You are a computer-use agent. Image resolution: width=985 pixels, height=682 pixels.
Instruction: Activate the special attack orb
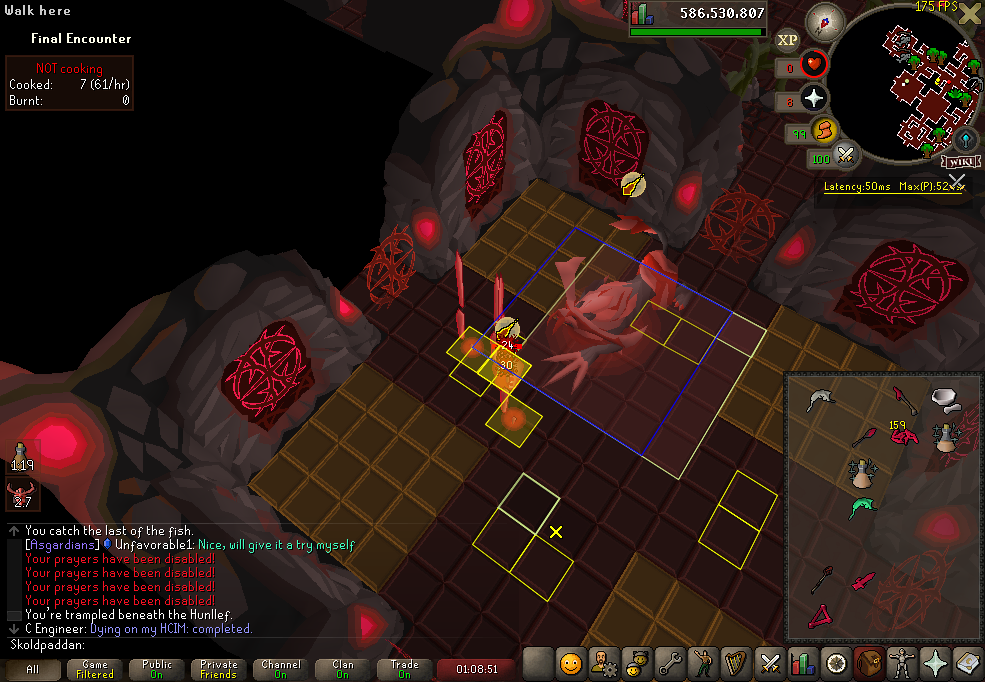click(x=846, y=155)
